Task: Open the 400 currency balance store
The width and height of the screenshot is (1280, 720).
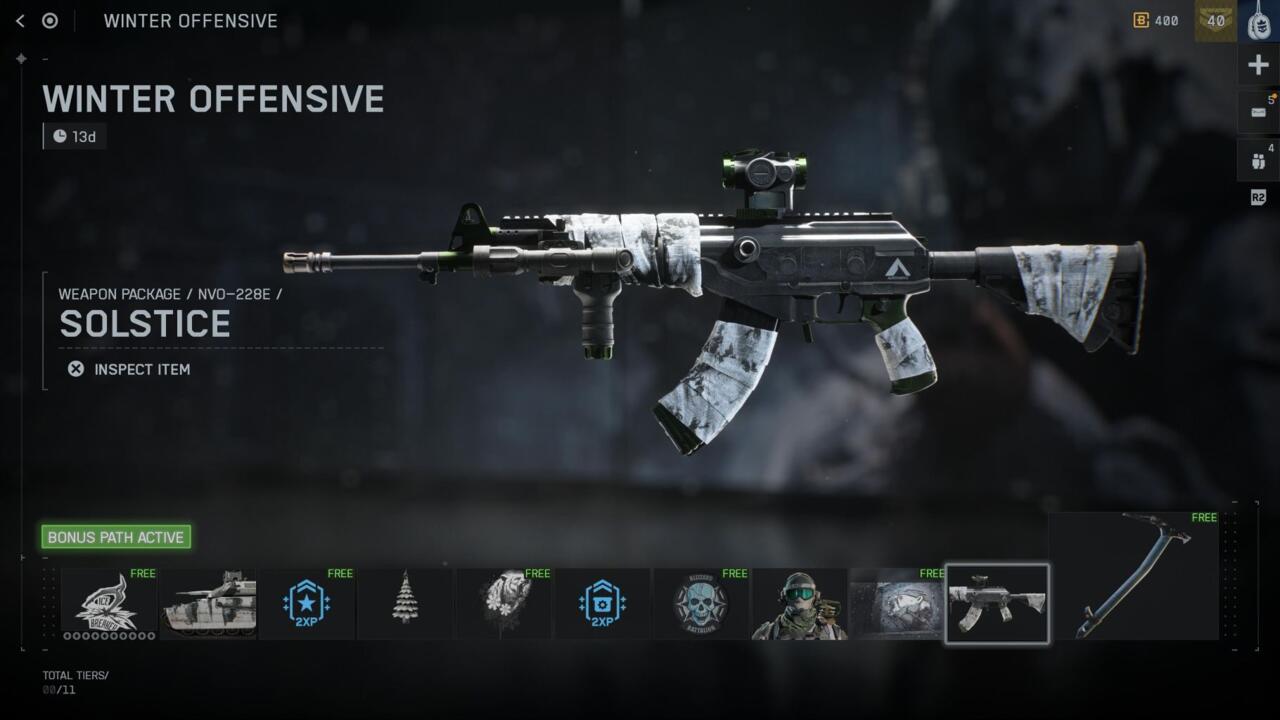Action: click(1156, 21)
